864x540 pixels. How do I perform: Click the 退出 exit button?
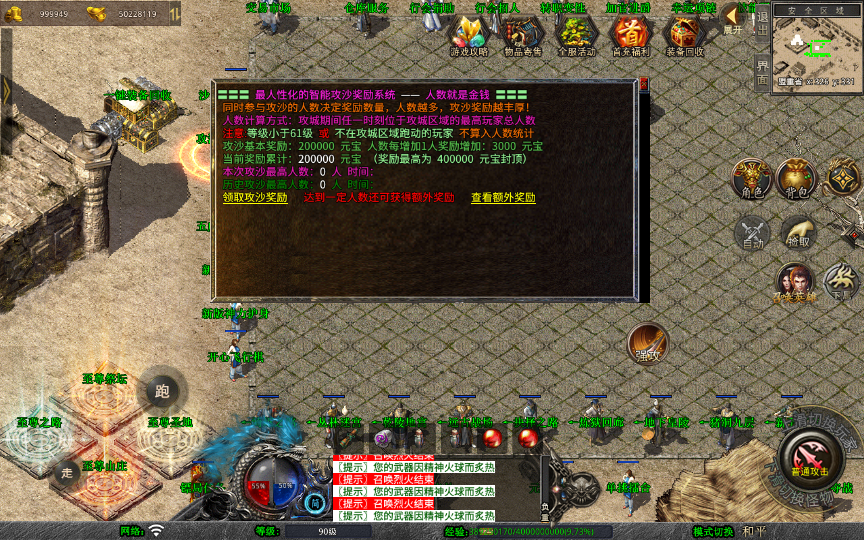pos(762,19)
